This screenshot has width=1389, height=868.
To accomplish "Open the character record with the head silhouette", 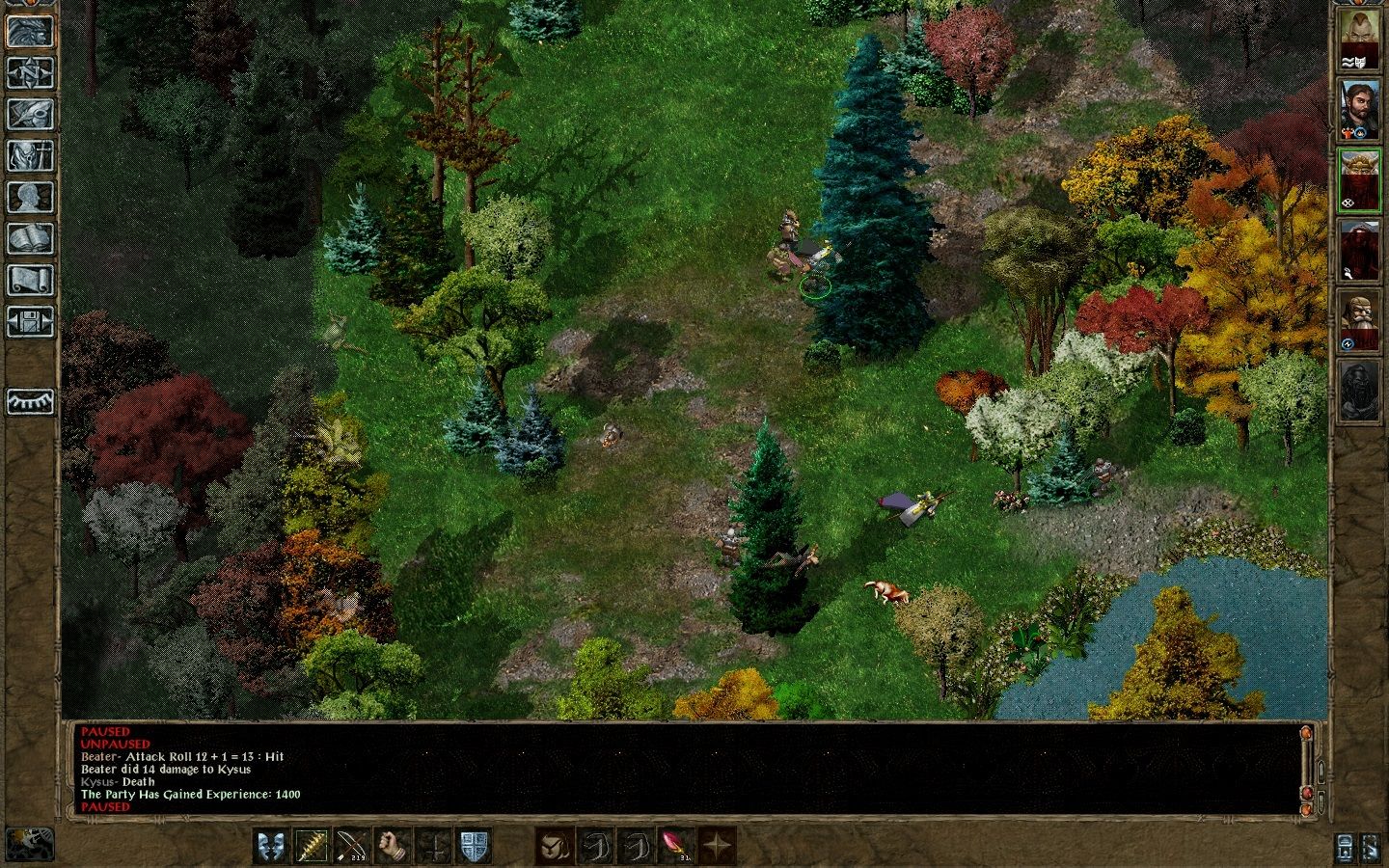I will 30,197.
